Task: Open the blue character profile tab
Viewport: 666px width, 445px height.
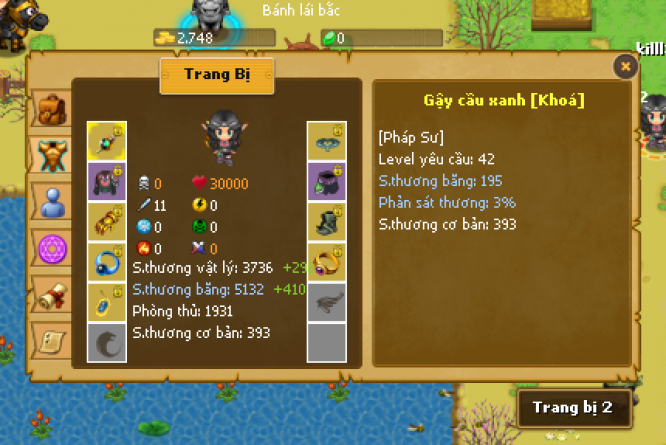Action: click(50, 200)
